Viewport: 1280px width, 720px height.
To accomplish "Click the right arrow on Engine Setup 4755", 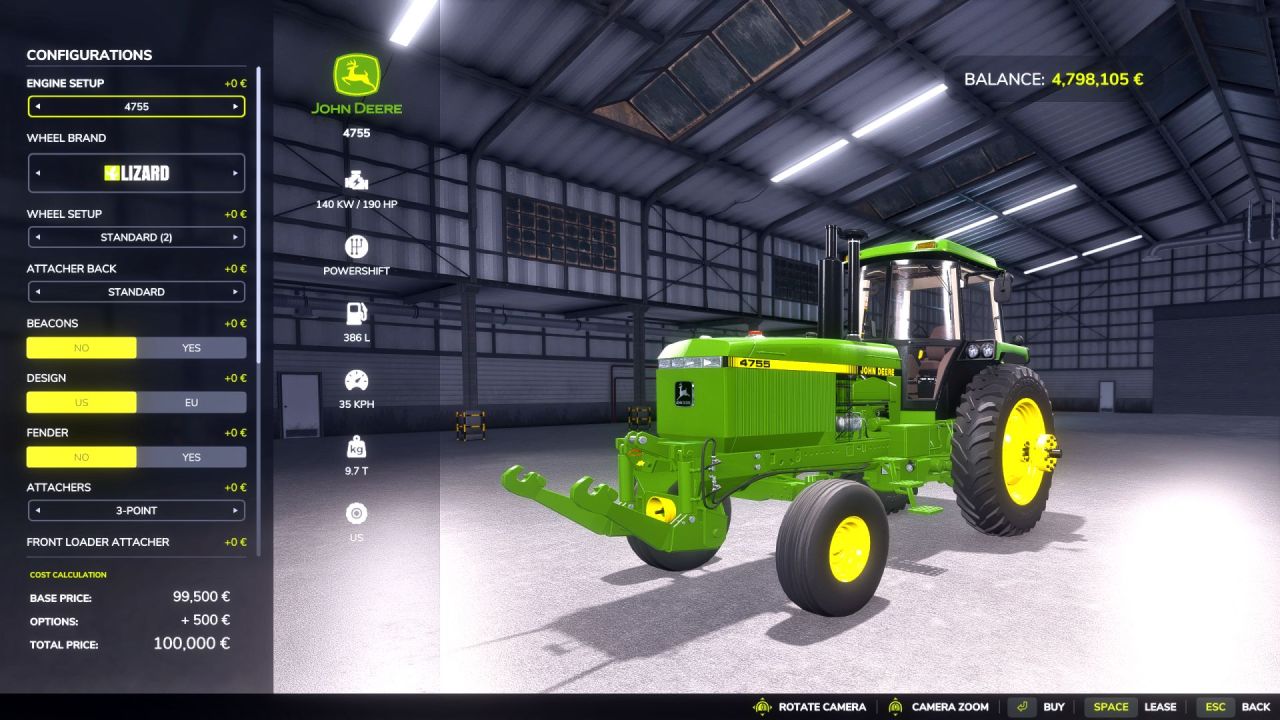I will tap(236, 106).
